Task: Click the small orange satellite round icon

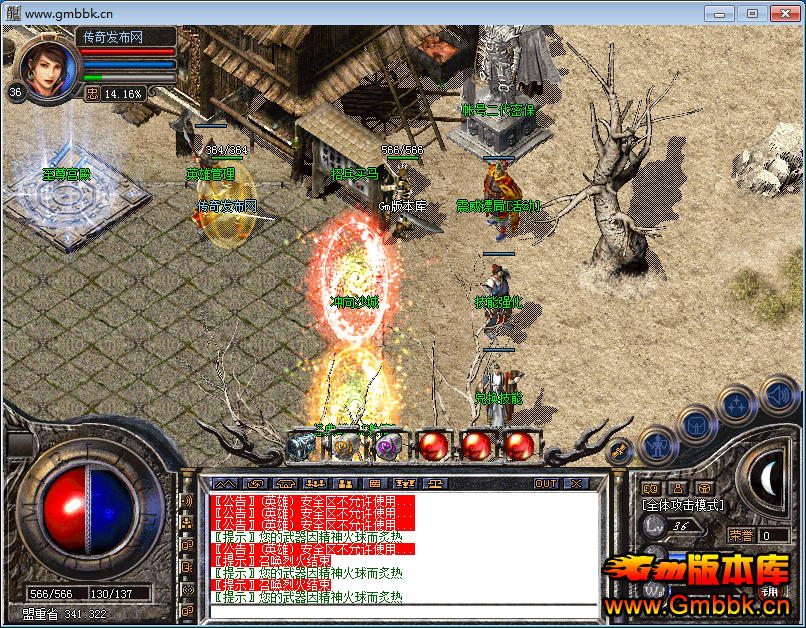Action: click(x=619, y=450)
